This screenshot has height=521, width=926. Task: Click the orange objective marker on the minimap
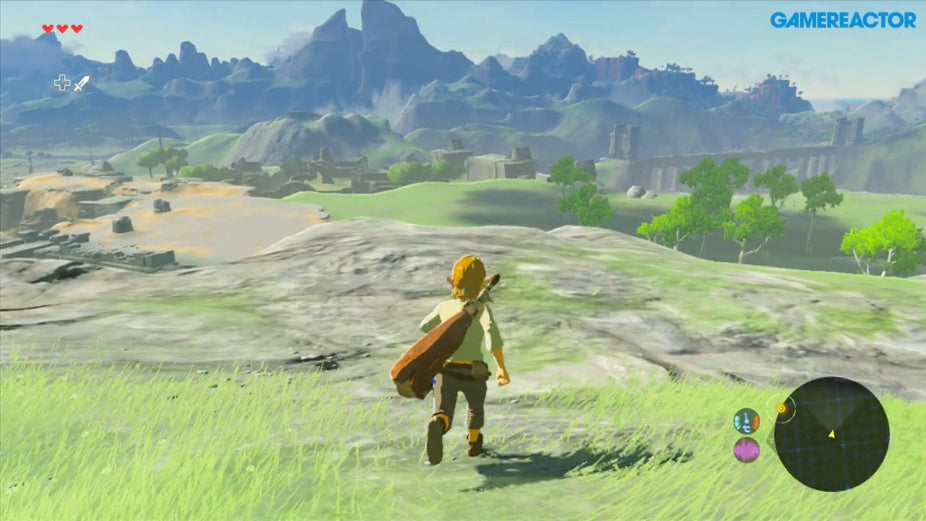pos(781,409)
